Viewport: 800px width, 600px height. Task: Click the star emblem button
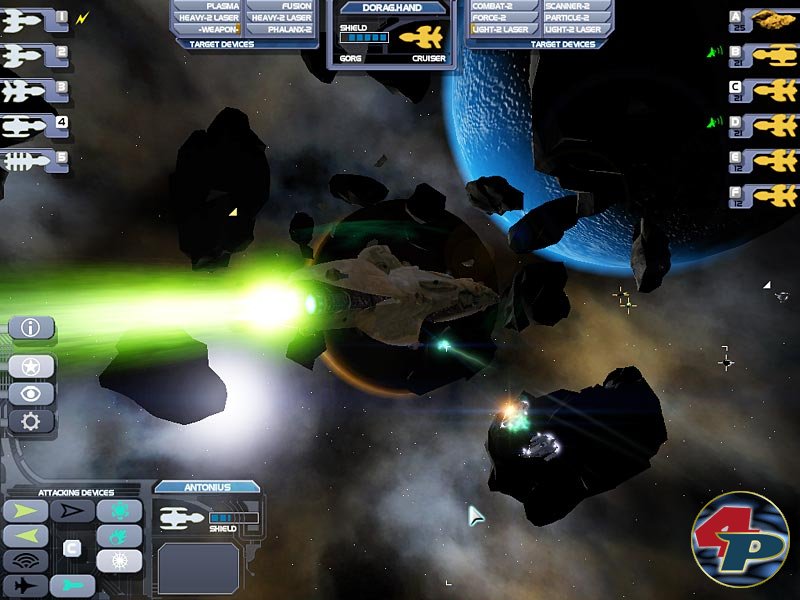click(x=31, y=366)
